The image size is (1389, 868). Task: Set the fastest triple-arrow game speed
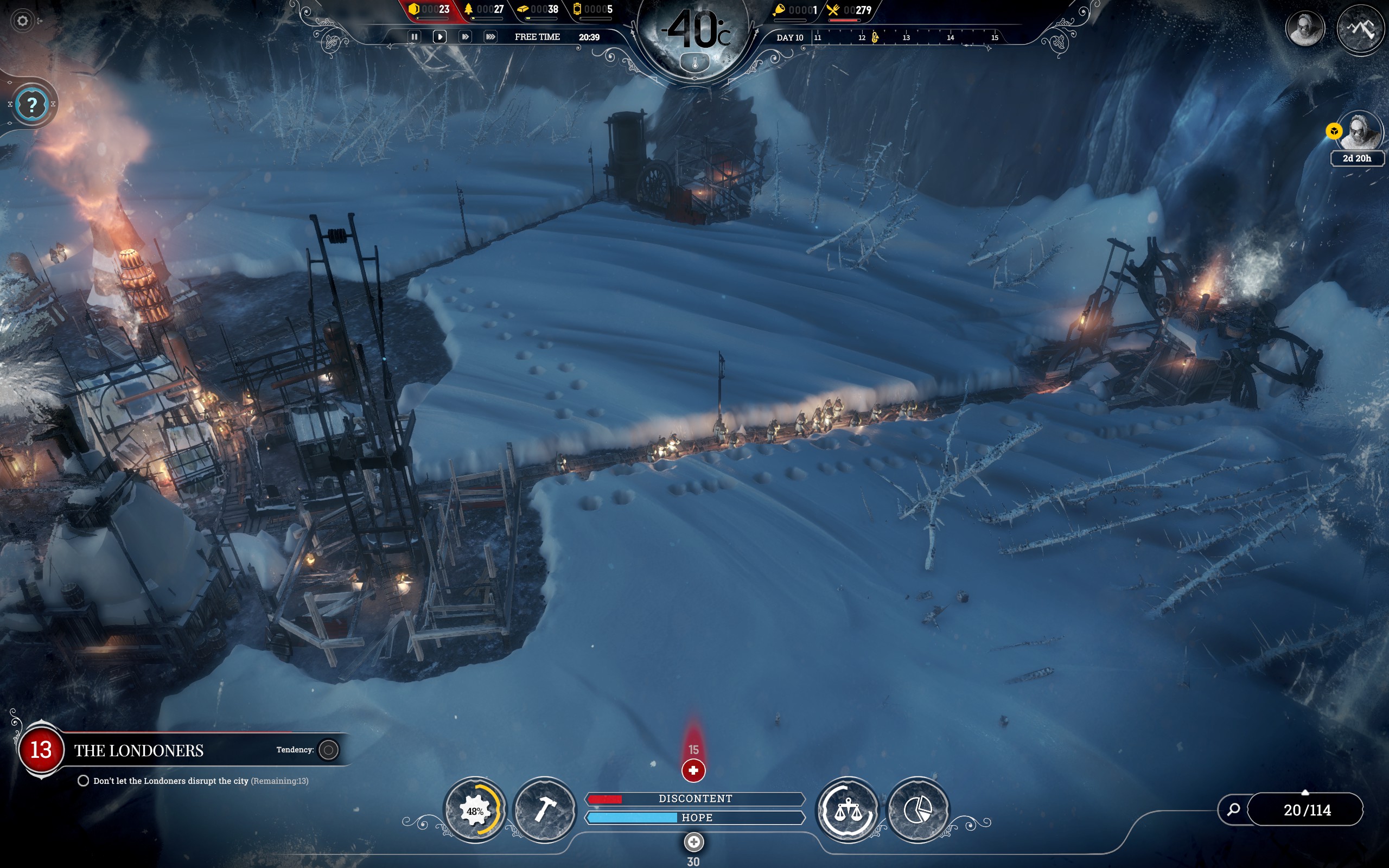(x=490, y=37)
